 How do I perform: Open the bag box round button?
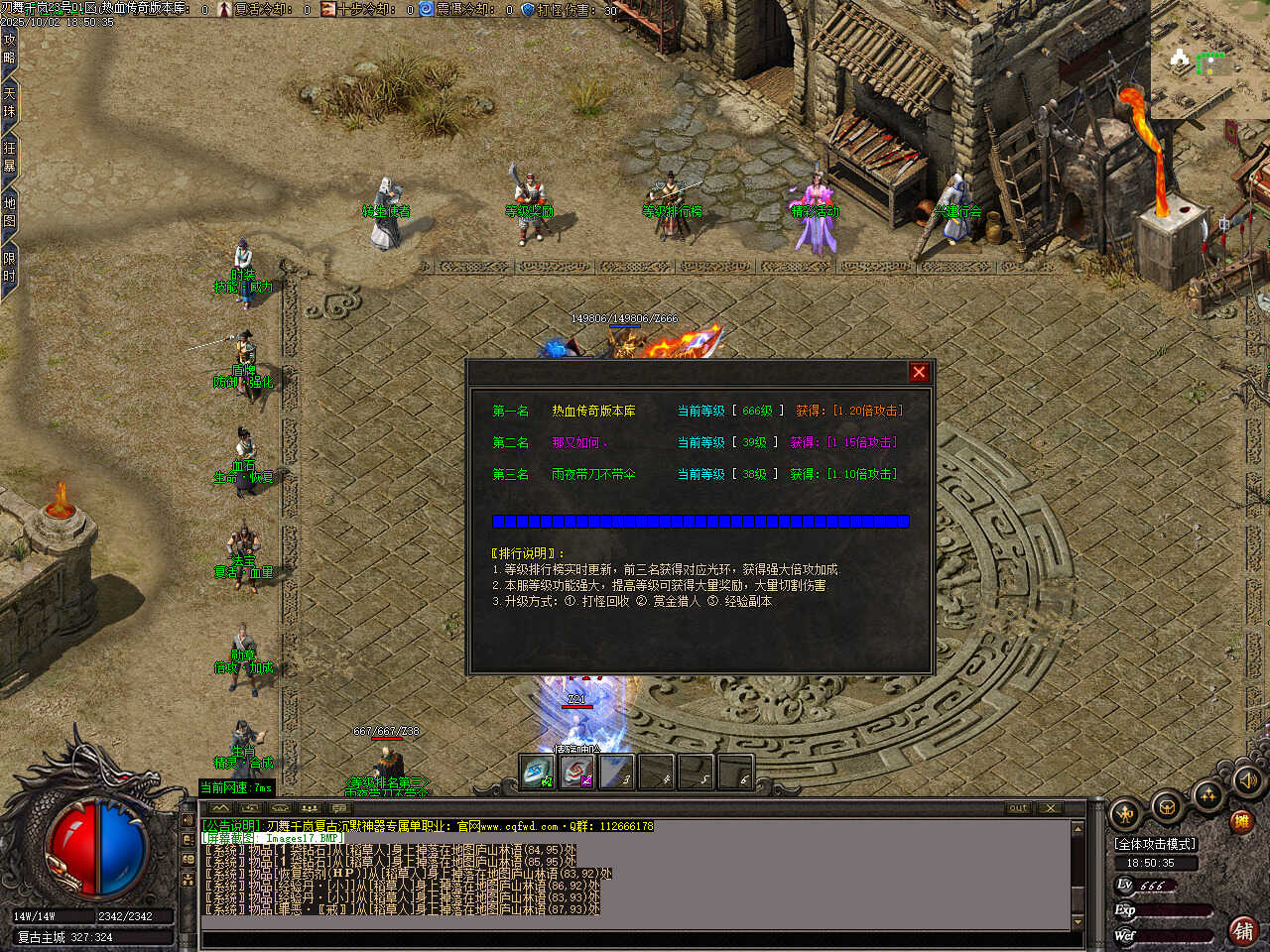click(1167, 805)
